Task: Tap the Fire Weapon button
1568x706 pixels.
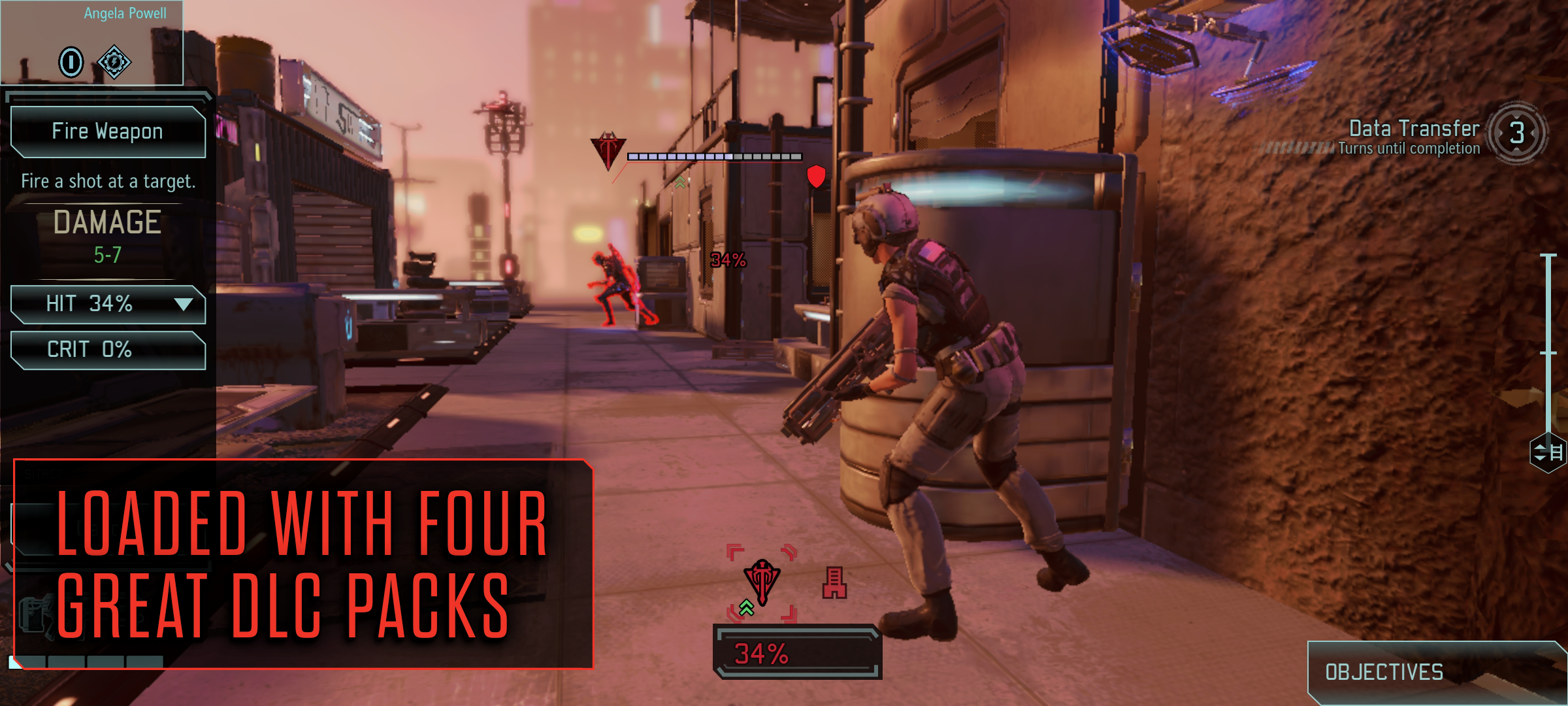Action: (x=108, y=131)
